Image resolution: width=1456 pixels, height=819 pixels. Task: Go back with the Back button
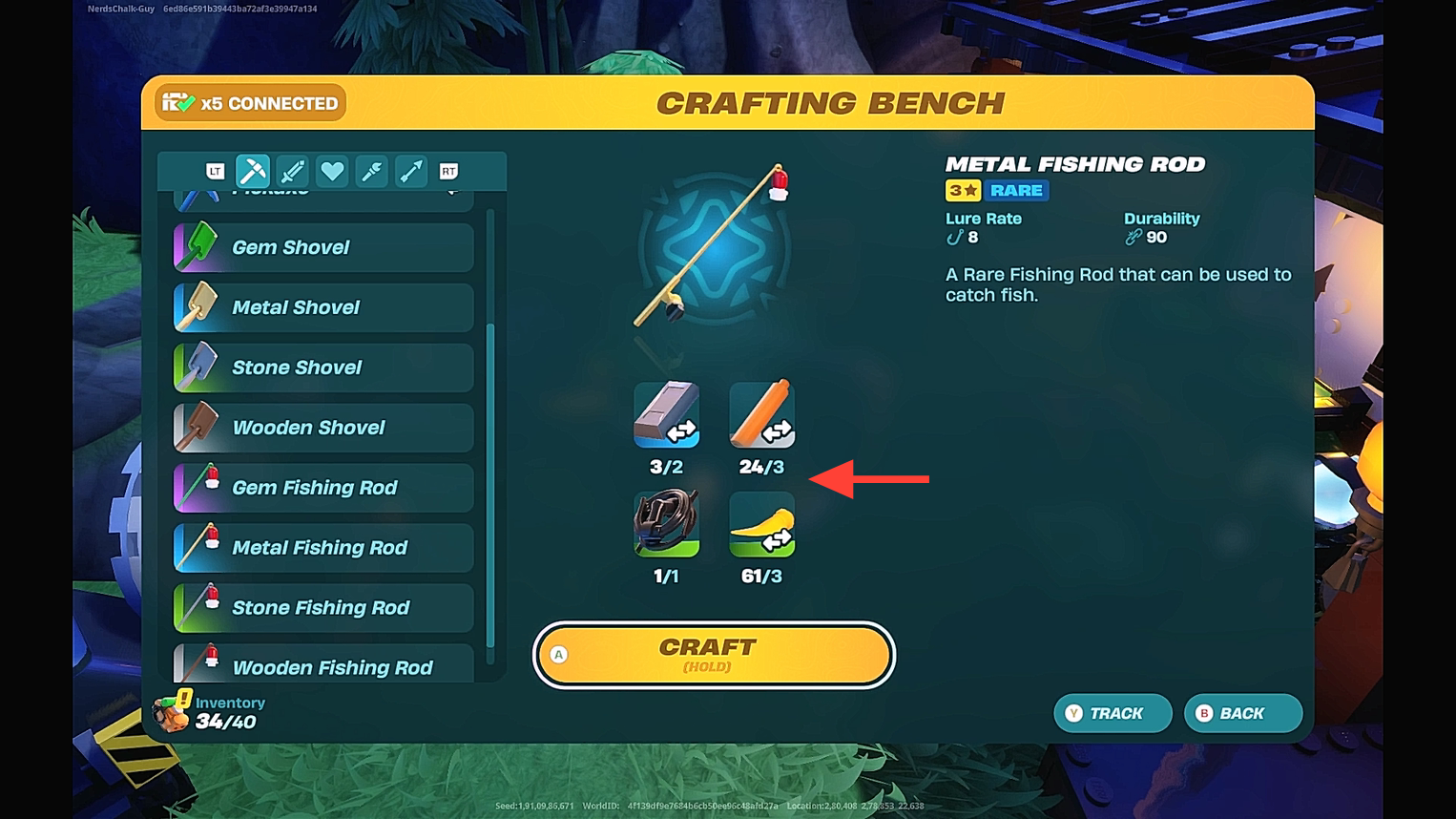[x=1242, y=713]
